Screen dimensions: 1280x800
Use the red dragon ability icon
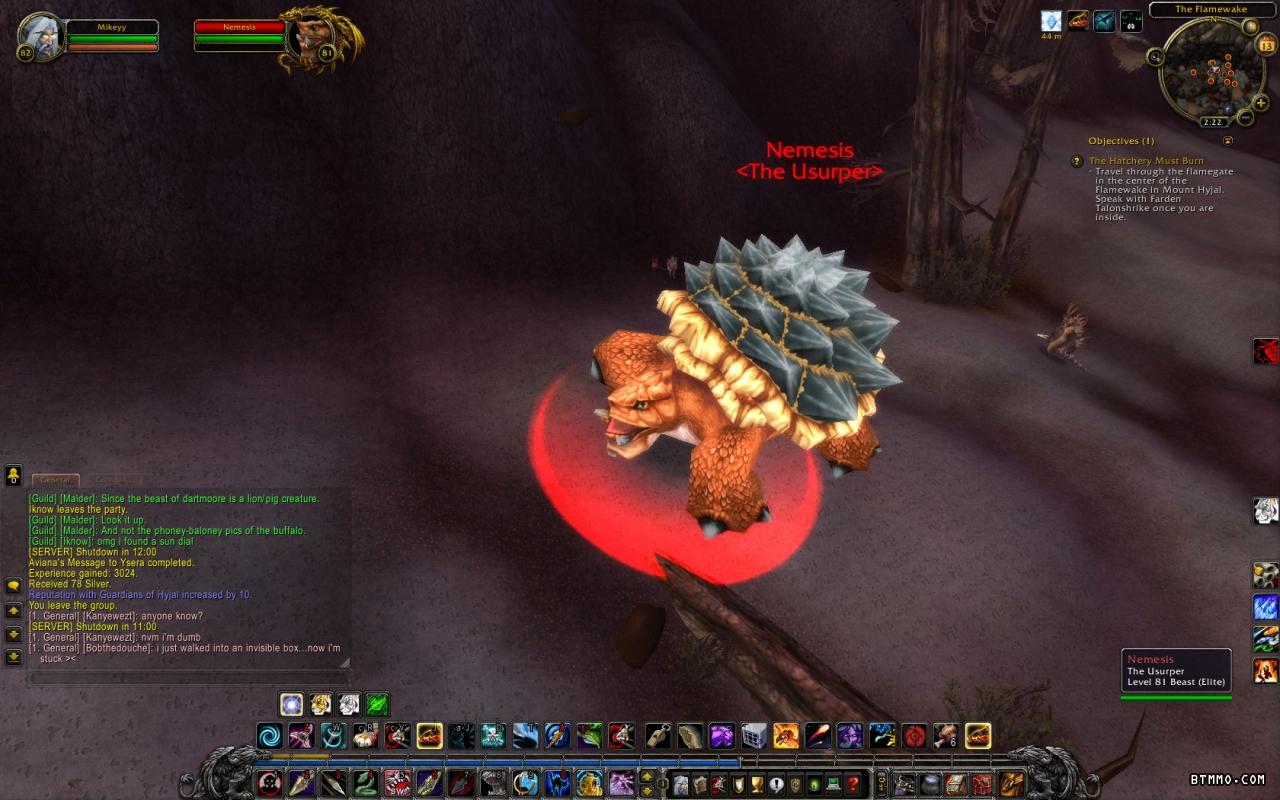coord(1266,351)
